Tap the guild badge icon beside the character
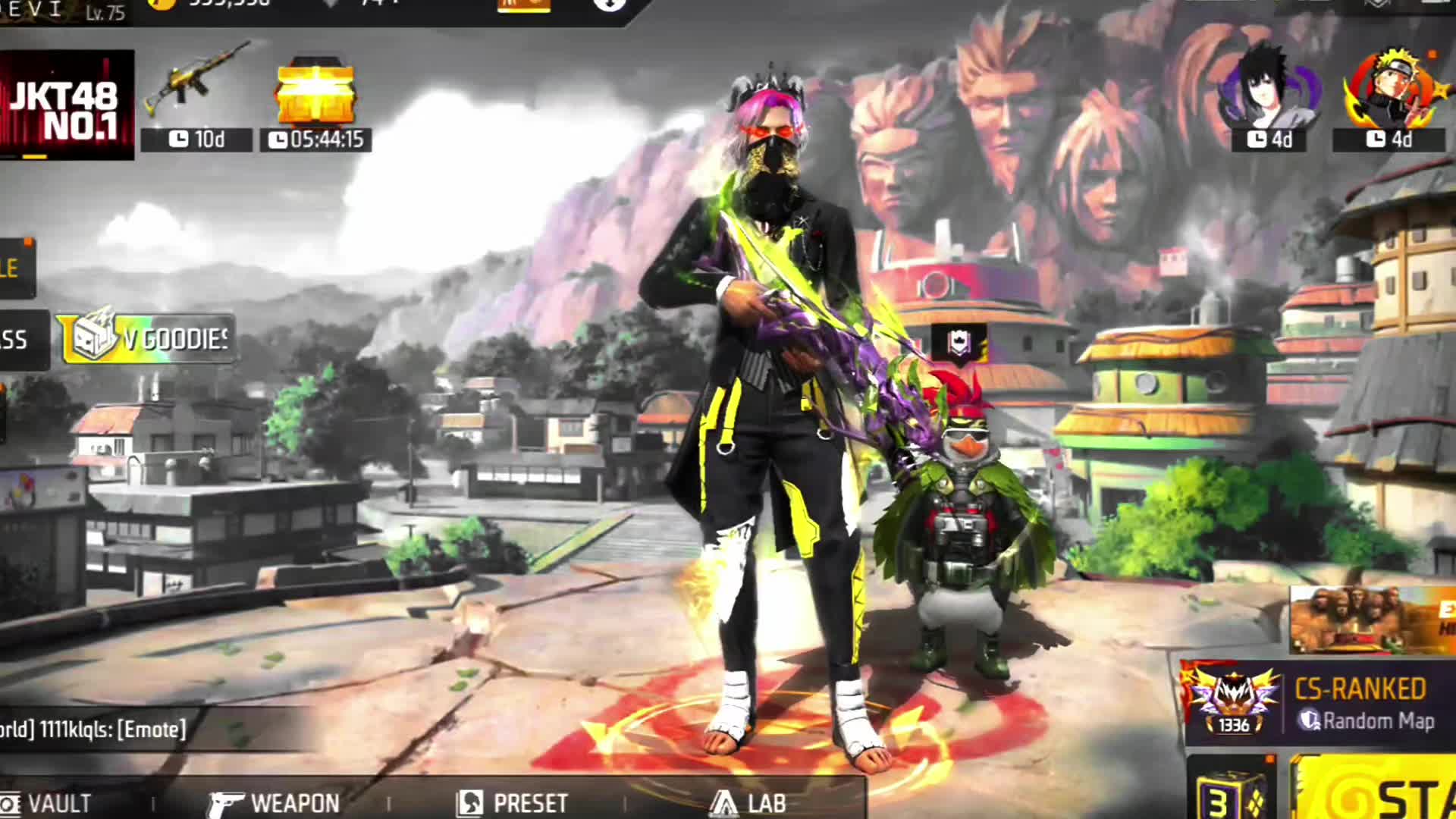Image resolution: width=1456 pixels, height=819 pixels. click(959, 344)
